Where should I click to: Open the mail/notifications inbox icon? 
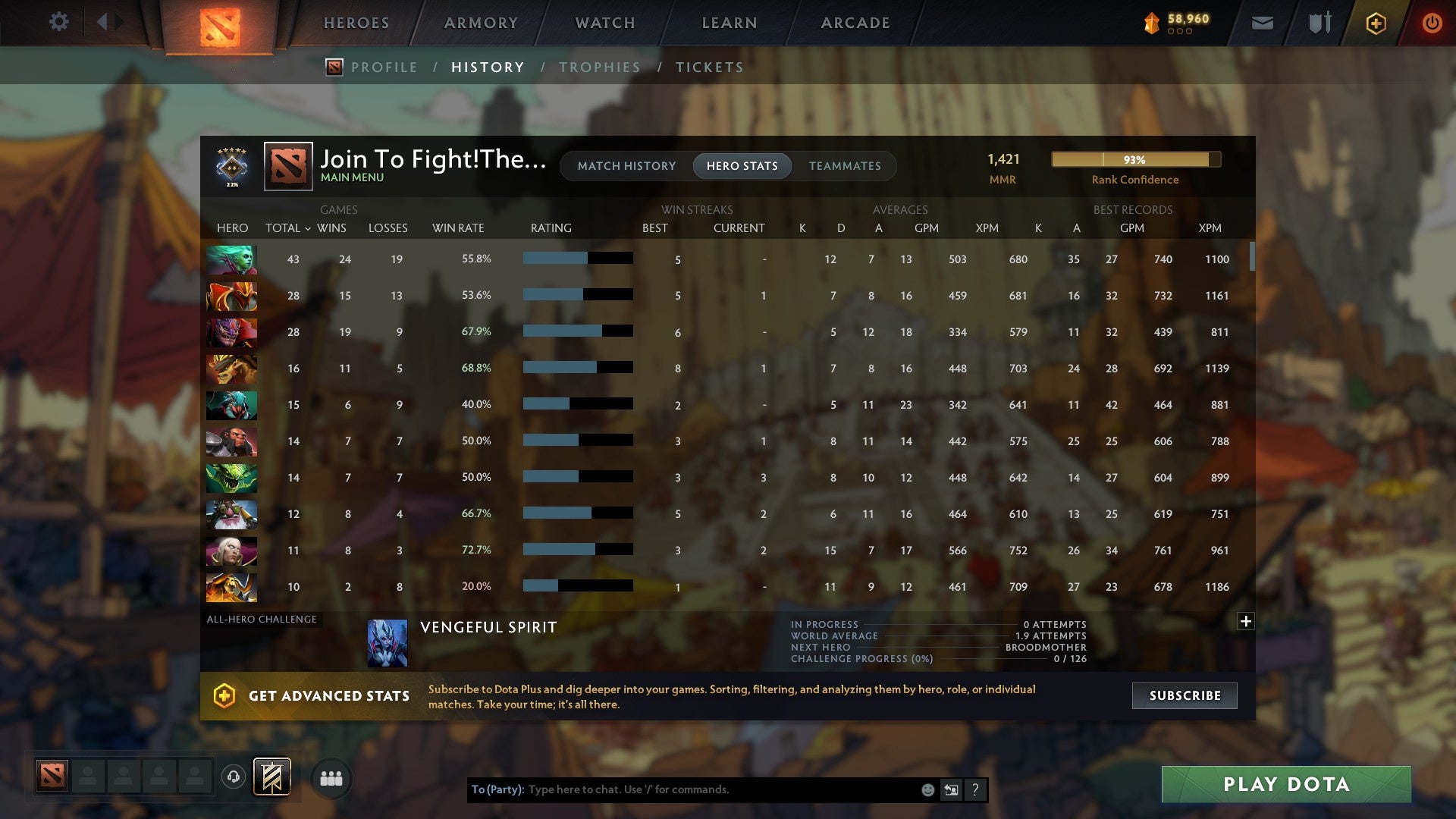1263,23
